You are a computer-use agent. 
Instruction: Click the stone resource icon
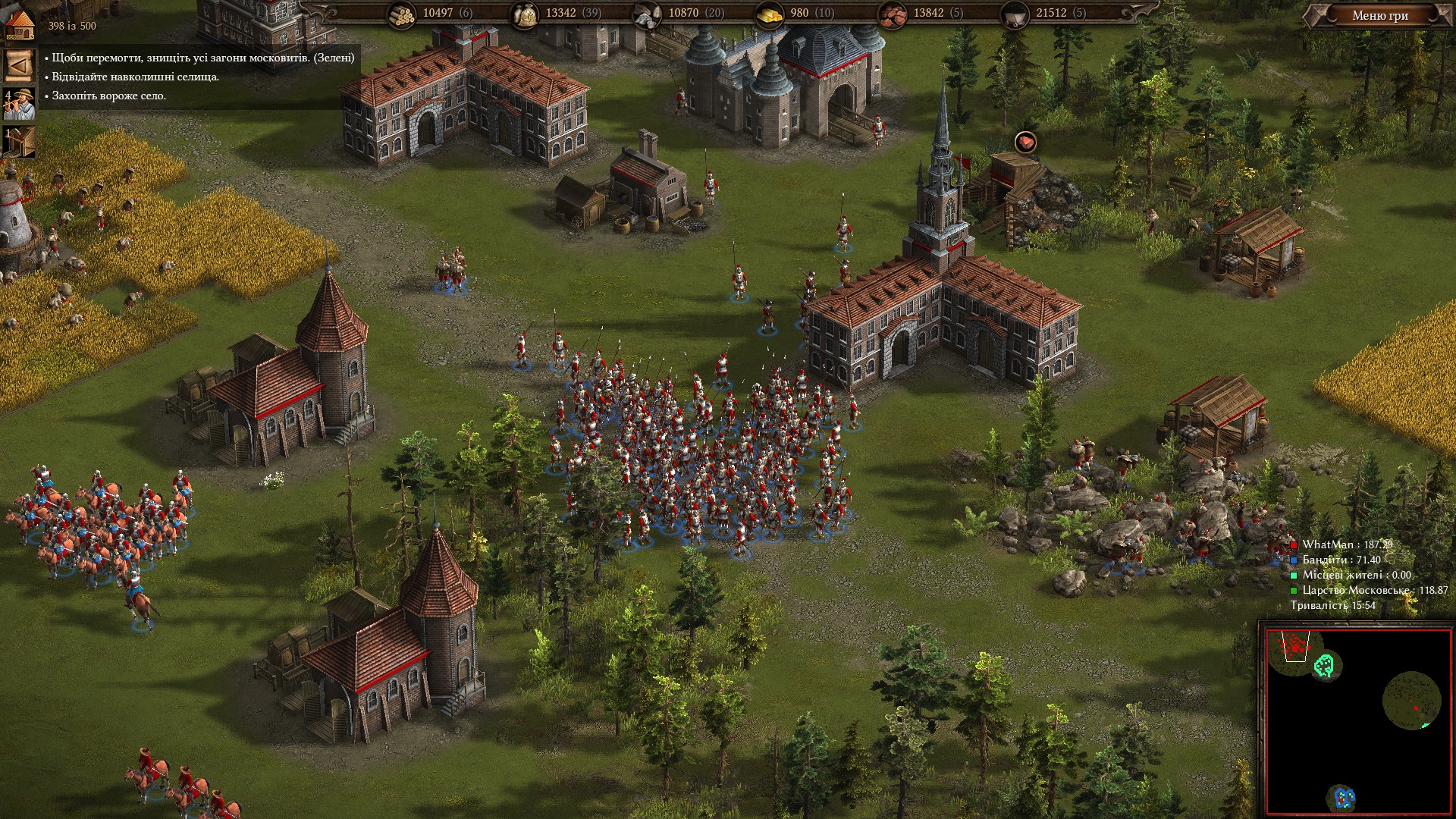[647, 14]
